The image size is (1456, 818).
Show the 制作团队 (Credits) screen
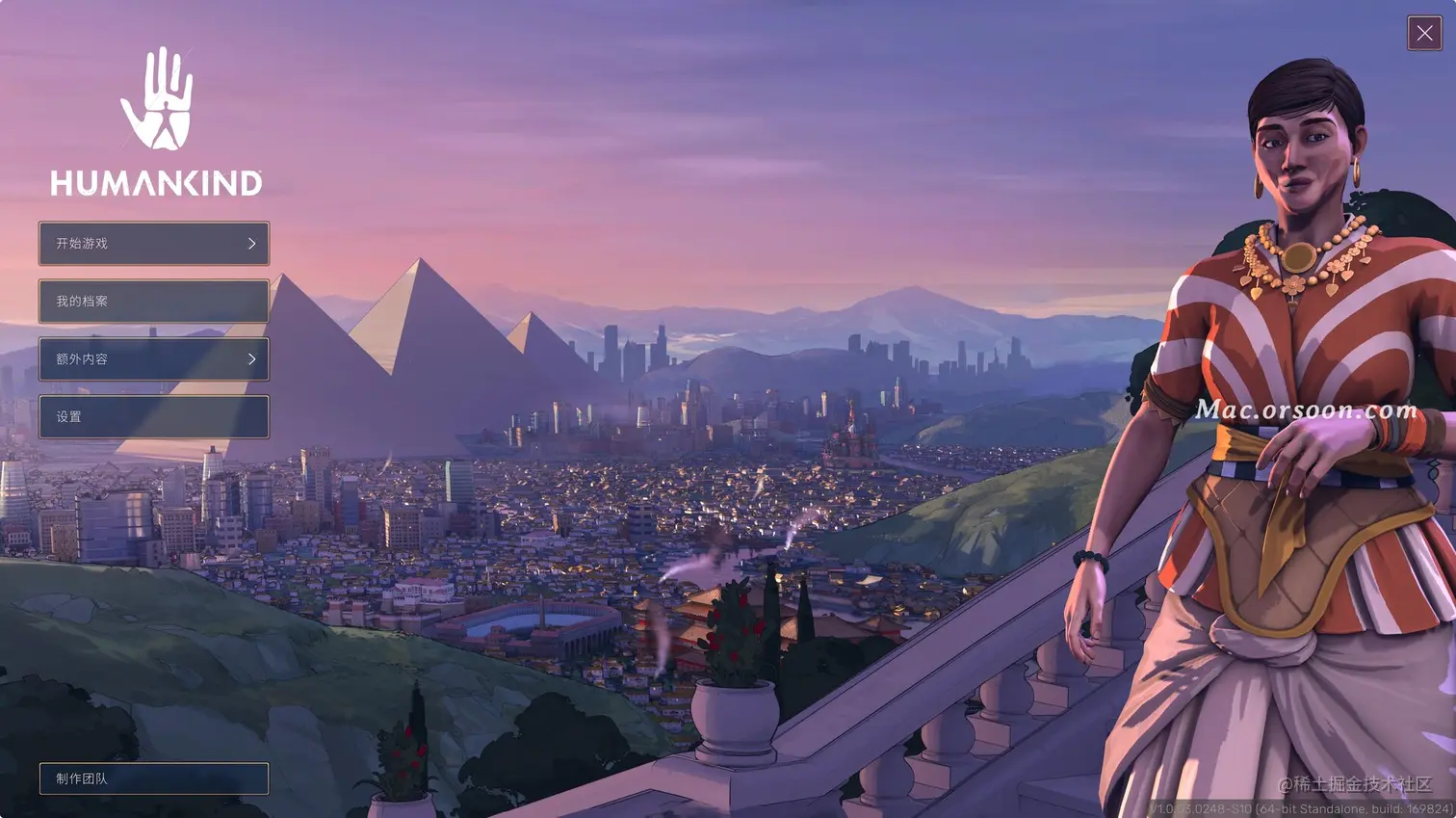click(154, 778)
